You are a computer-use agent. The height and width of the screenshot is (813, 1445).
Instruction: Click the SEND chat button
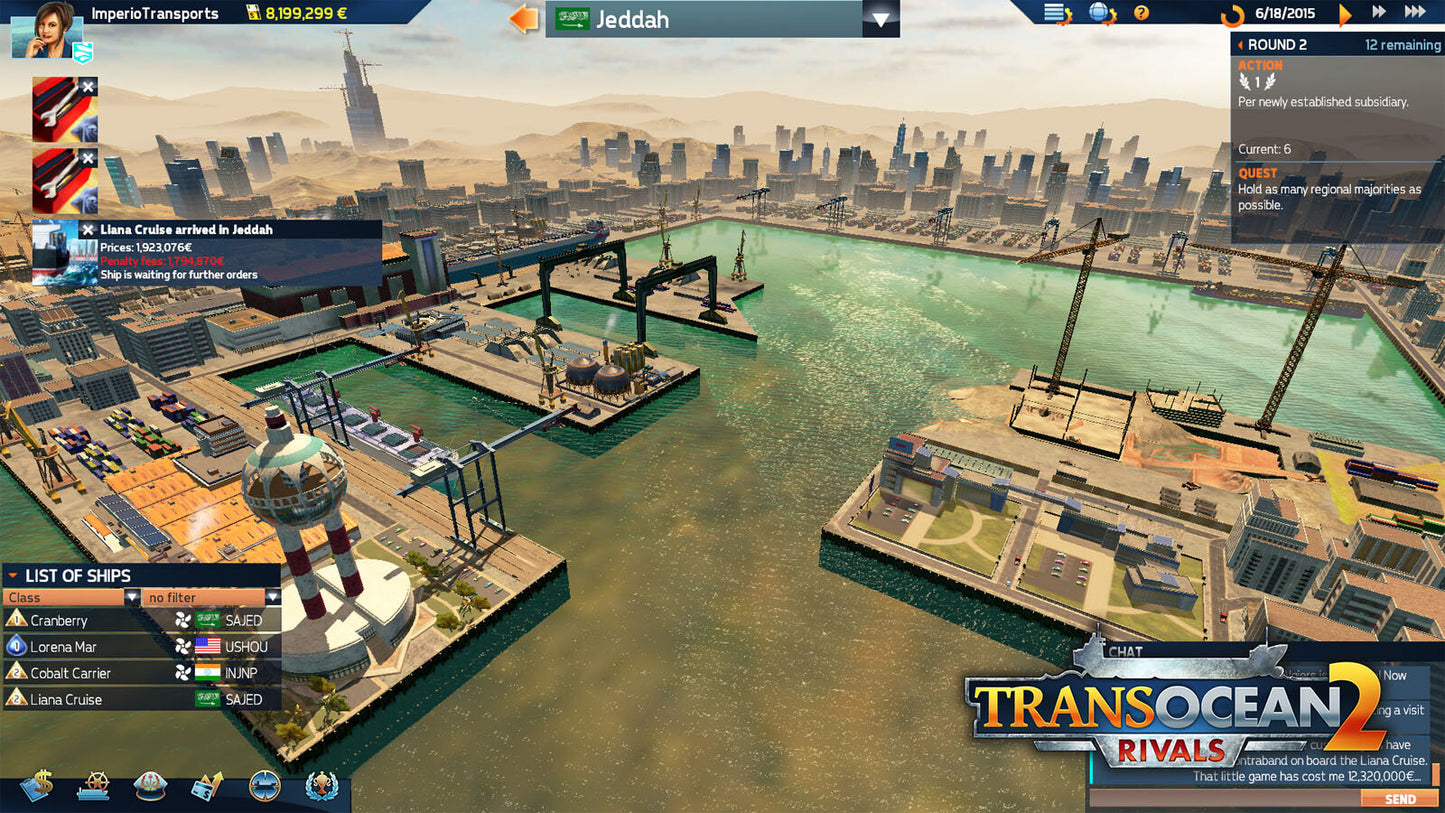pyautogui.click(x=1398, y=799)
